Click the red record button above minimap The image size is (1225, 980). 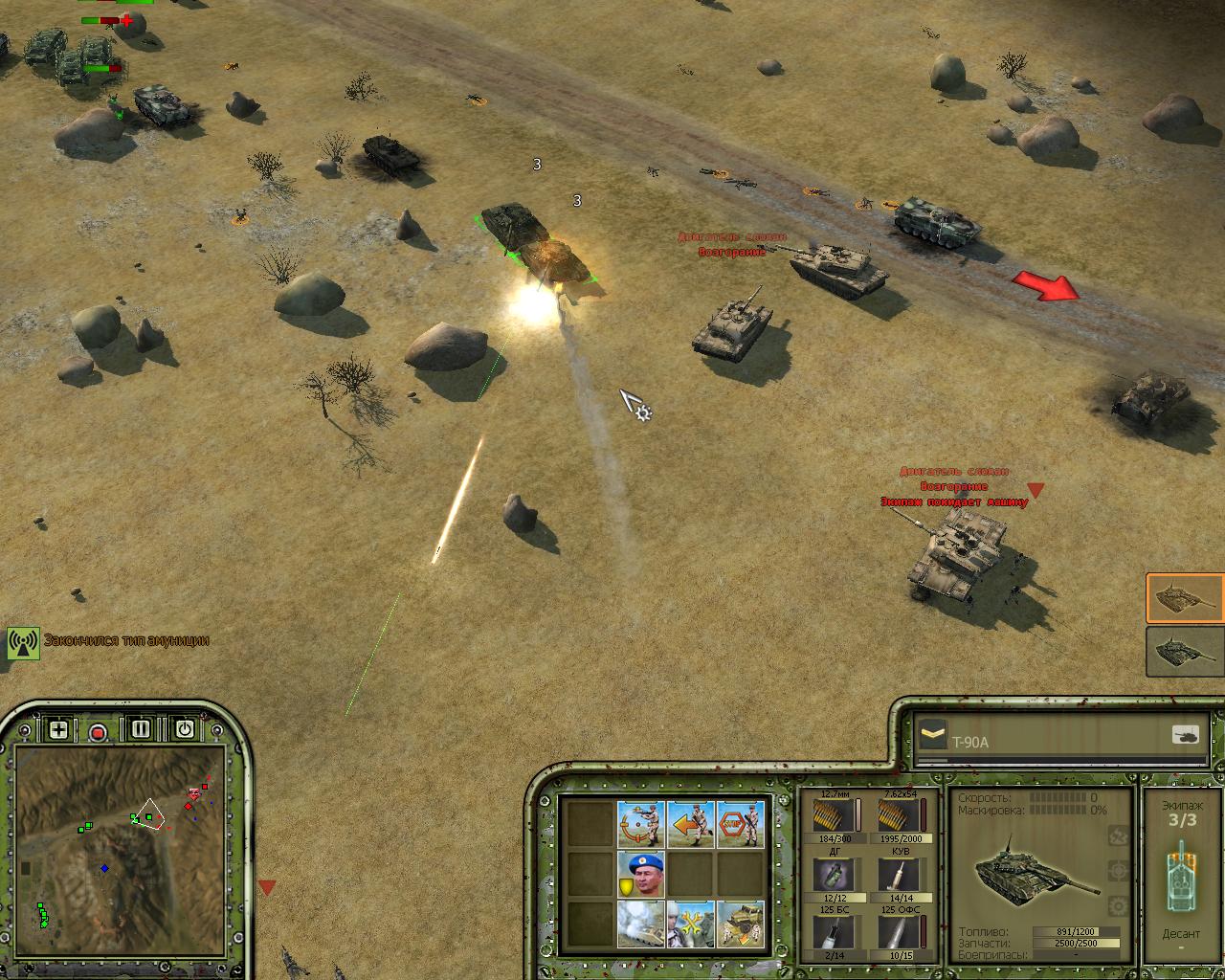[x=98, y=732]
